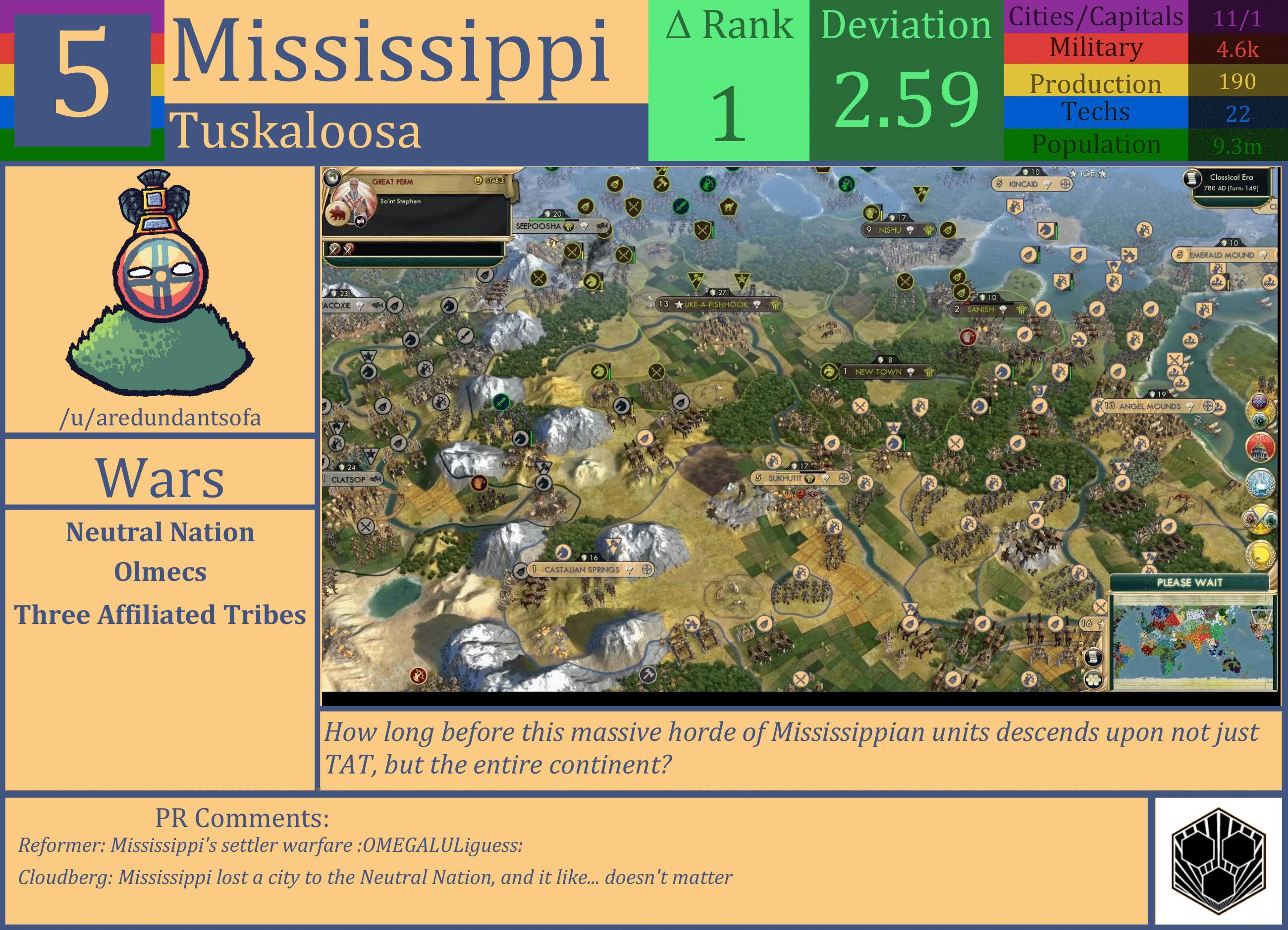Click the white puppet icon beside New Town
The height and width of the screenshot is (930, 1288).
tap(911, 372)
